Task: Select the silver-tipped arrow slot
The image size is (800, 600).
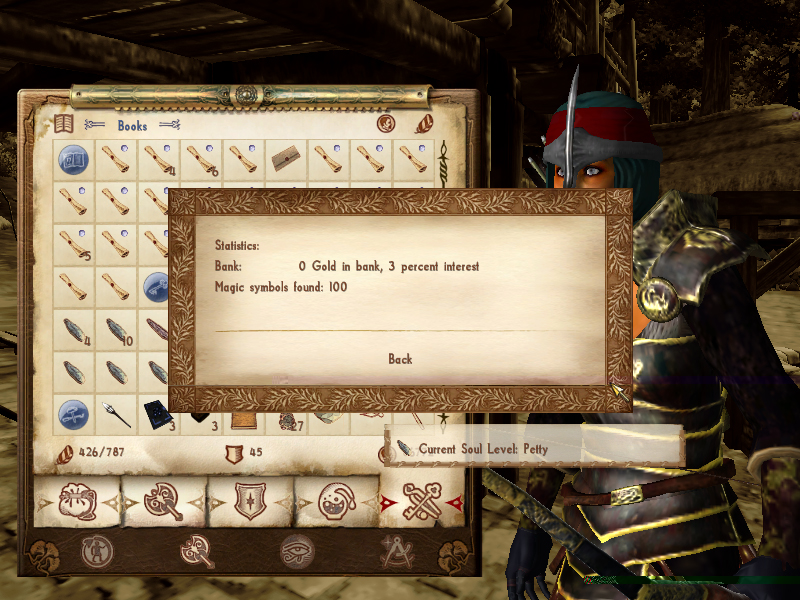Action: tap(117, 411)
